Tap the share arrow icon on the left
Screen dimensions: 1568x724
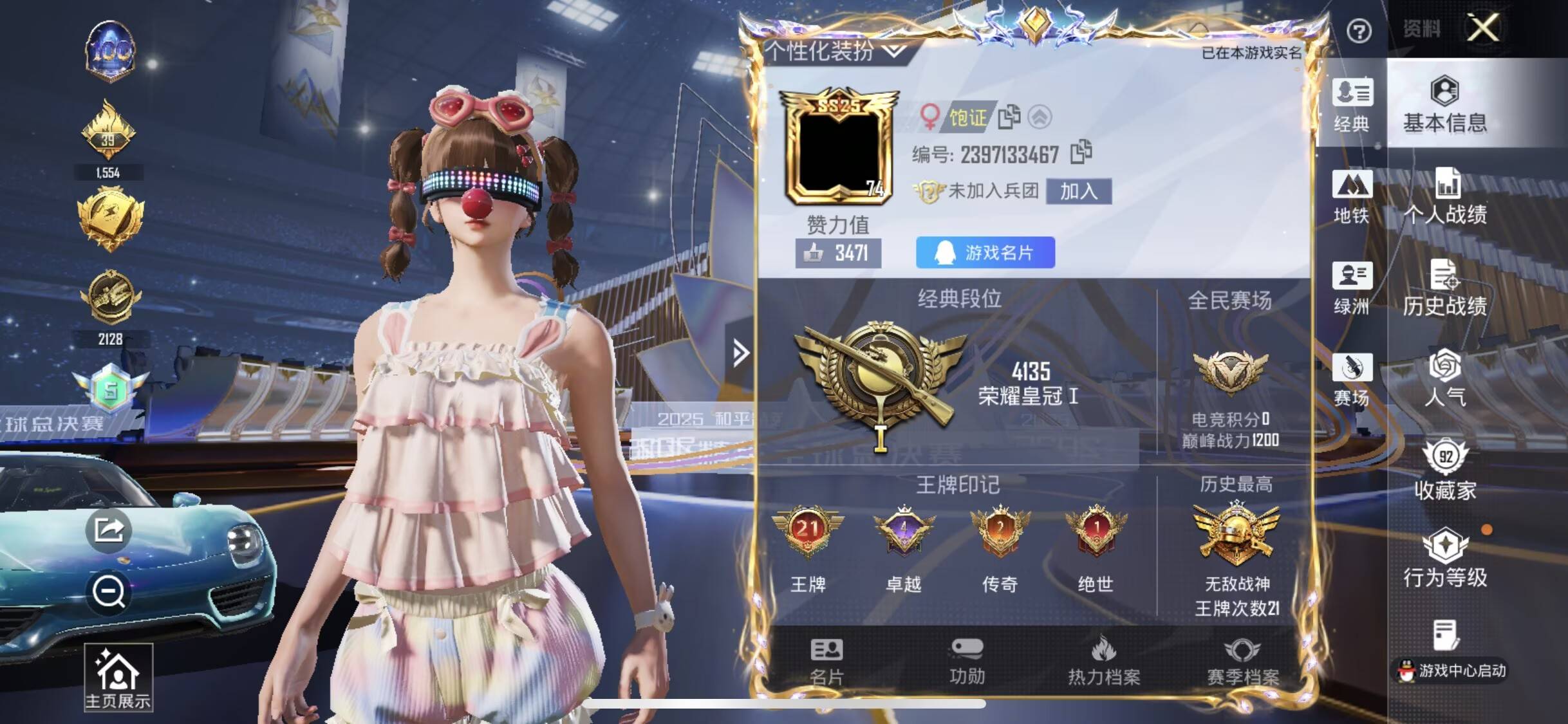tap(109, 531)
